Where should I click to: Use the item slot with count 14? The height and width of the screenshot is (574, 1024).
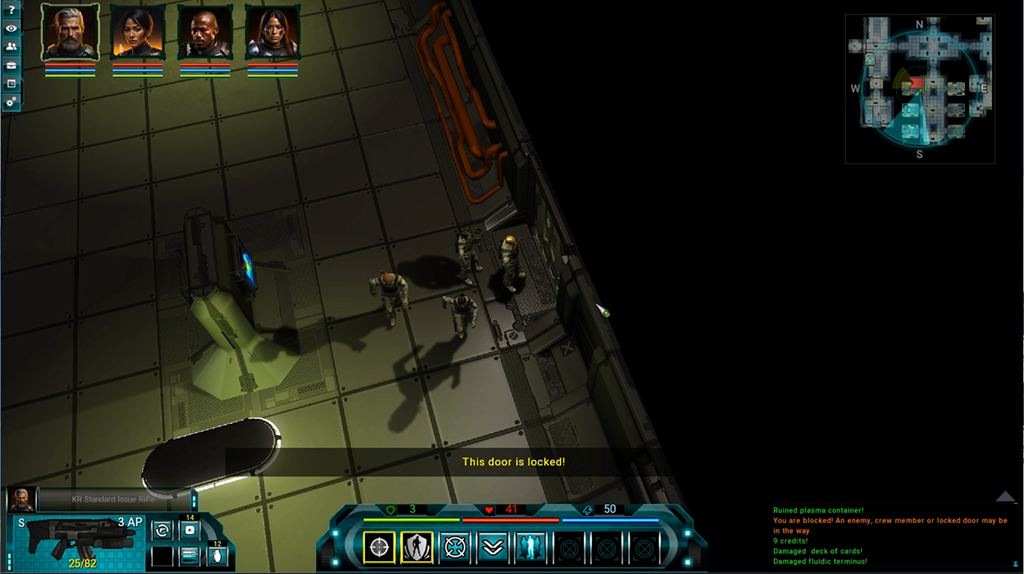[x=189, y=530]
